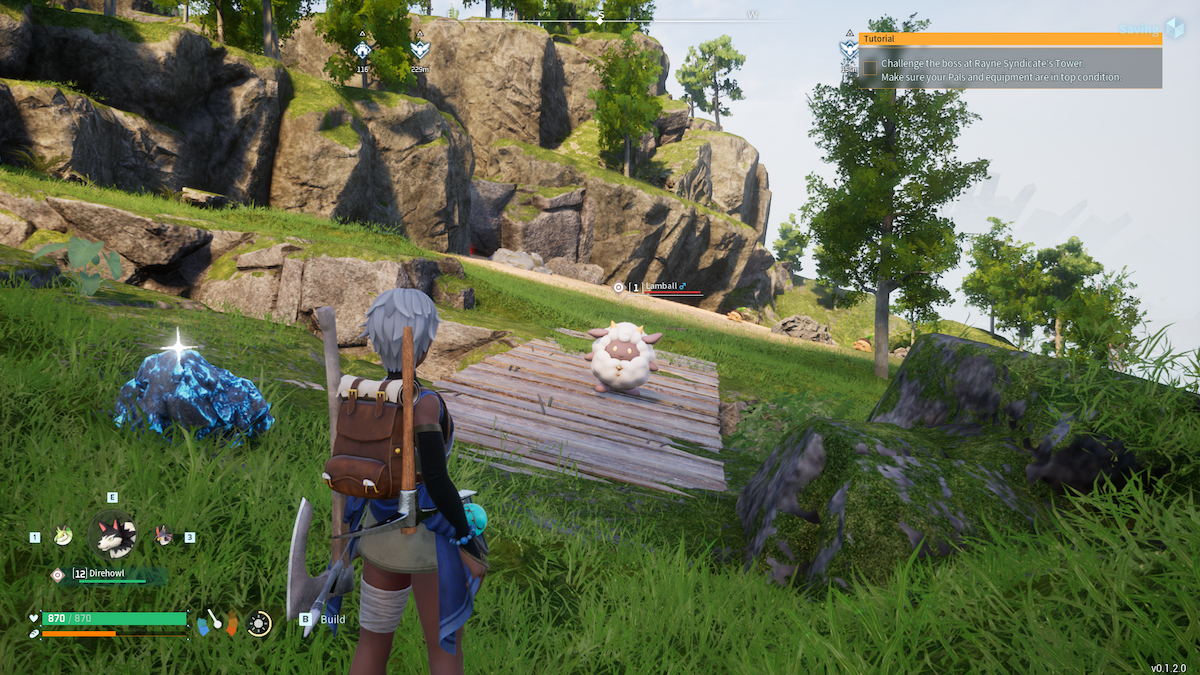
Task: Select the 229m compass waypoint marker
Action: [419, 48]
